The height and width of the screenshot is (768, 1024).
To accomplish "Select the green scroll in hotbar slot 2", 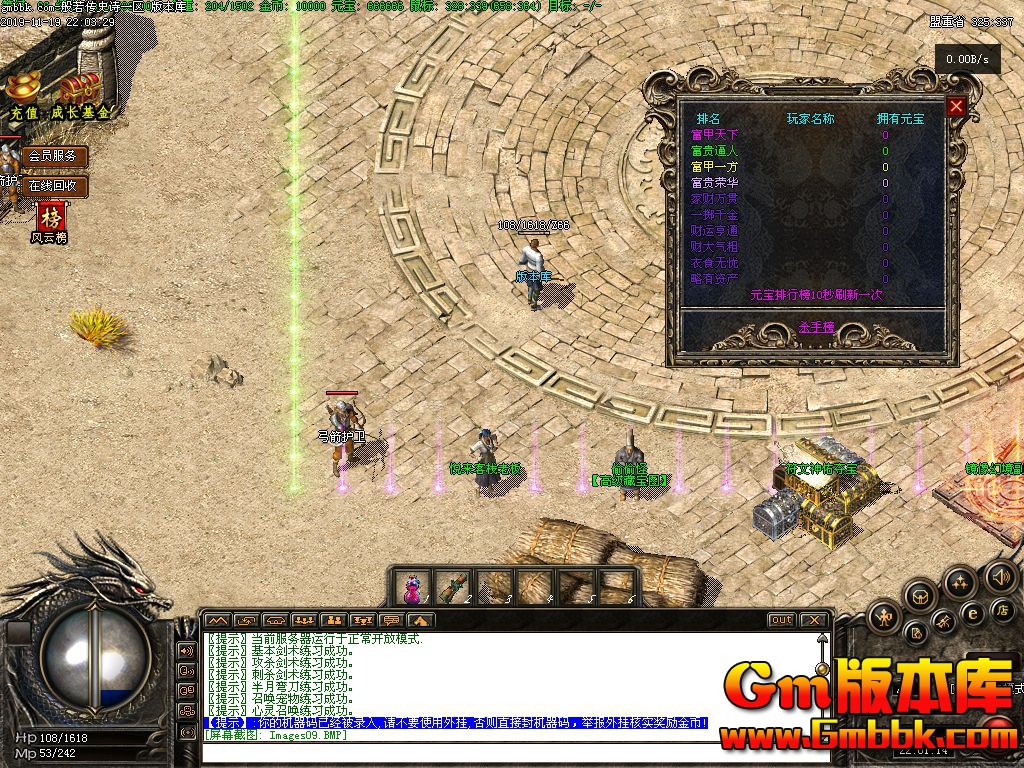I will [453, 586].
